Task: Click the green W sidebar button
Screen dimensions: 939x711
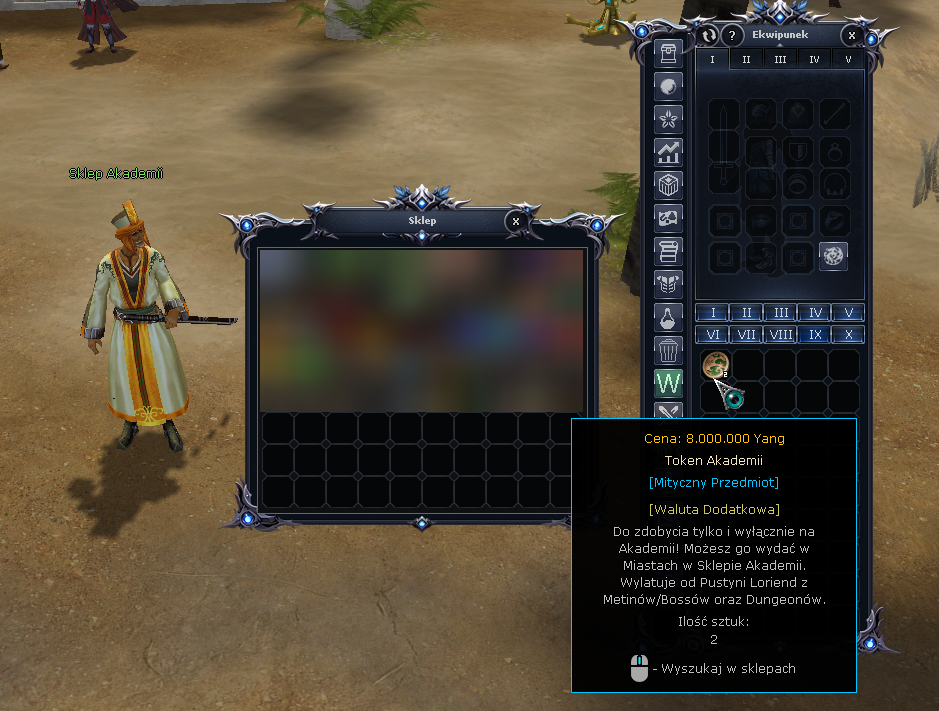Action: pyautogui.click(x=668, y=383)
